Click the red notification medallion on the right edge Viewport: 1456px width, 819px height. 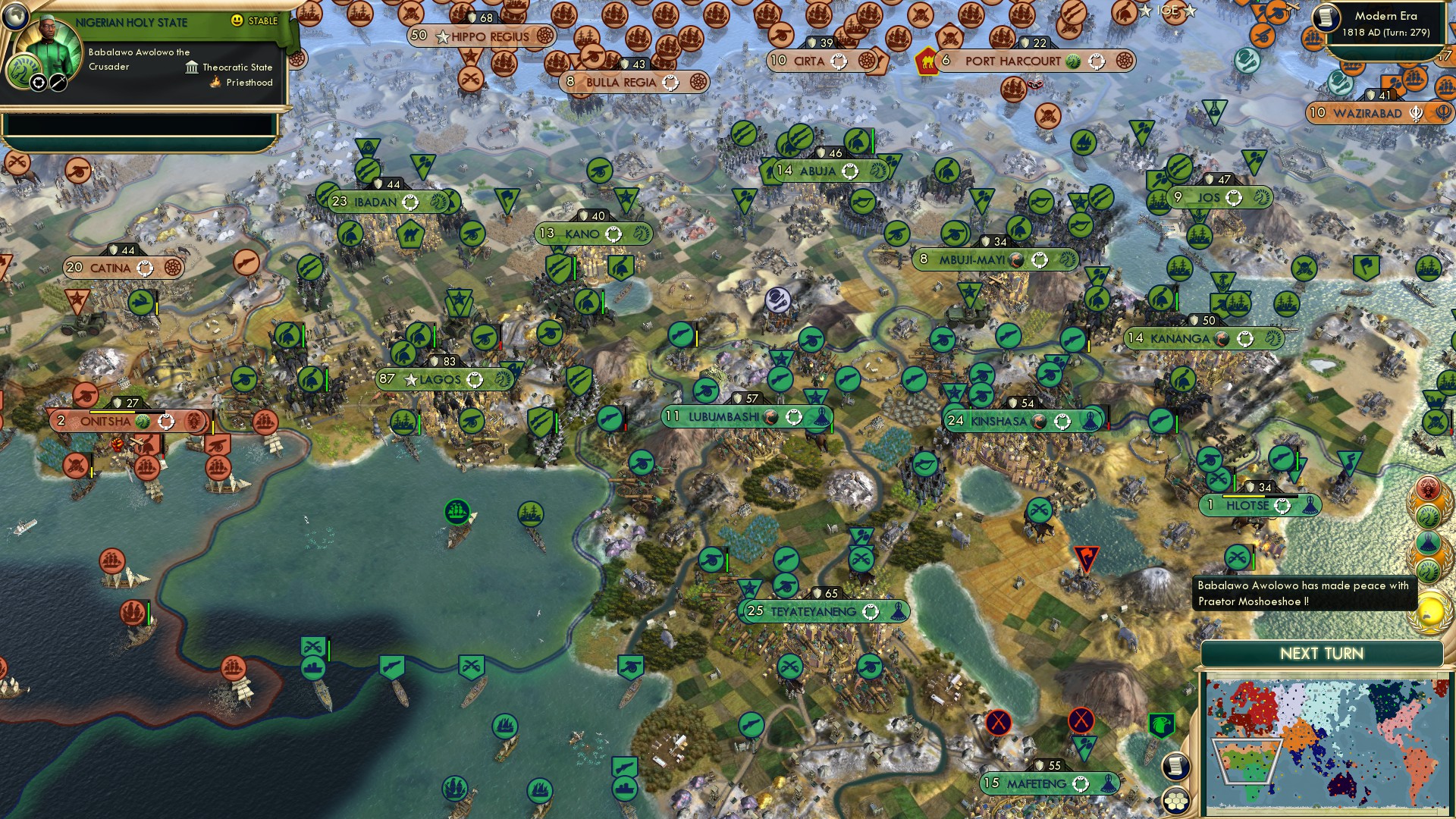1428,486
